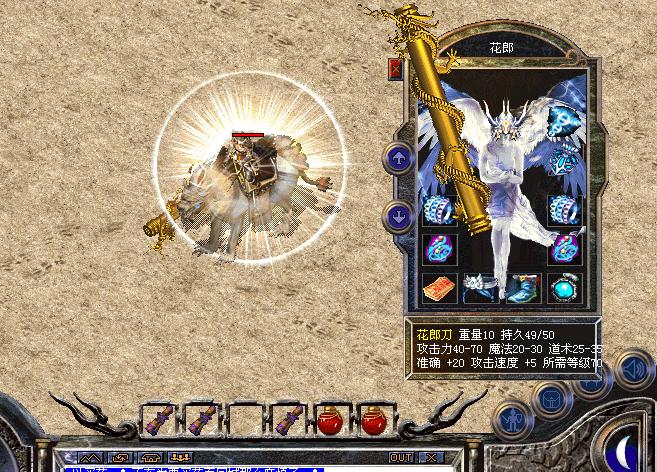Click the round down-arrow panel button

(x=399, y=214)
